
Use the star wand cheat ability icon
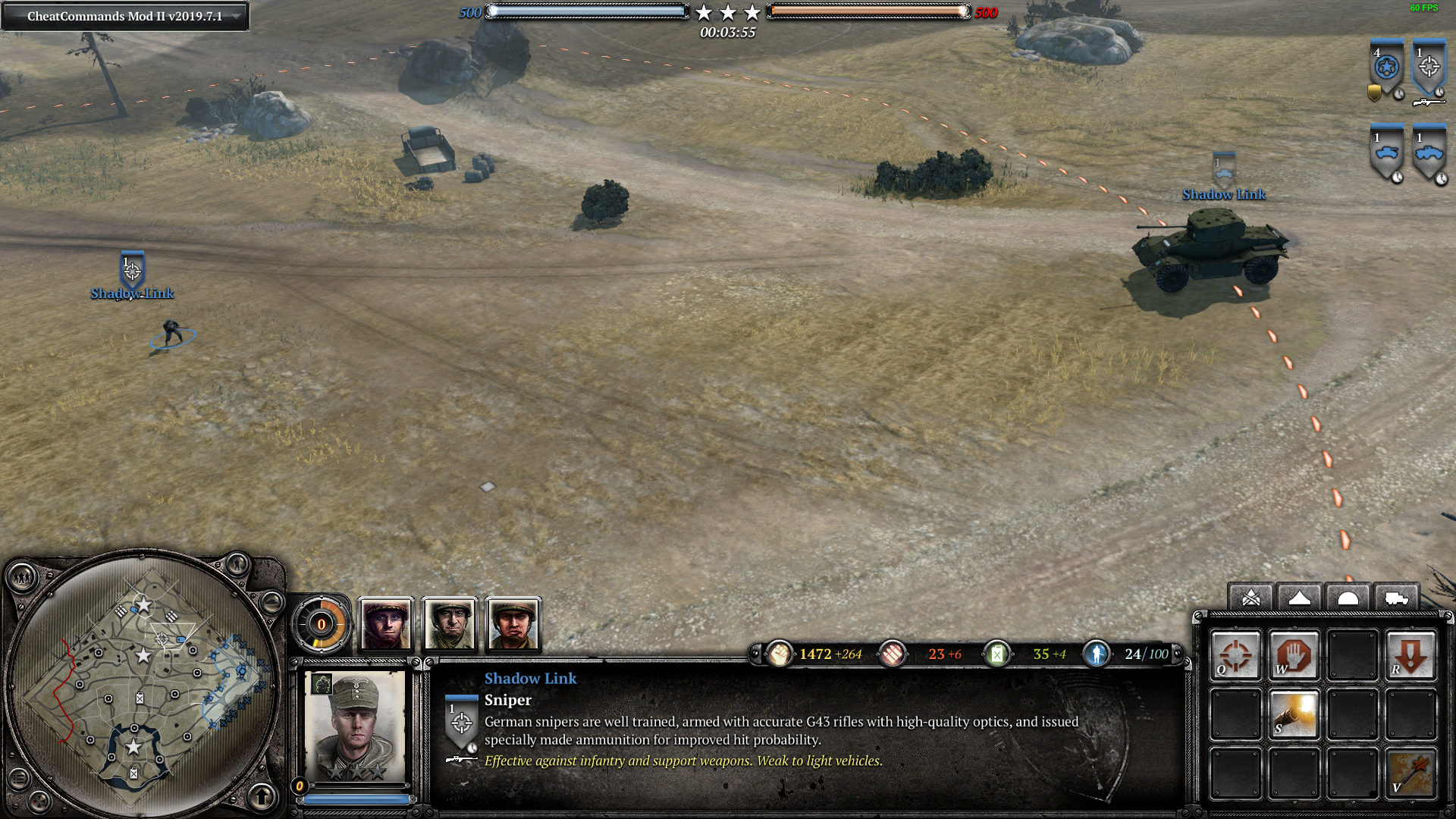coord(1410,773)
